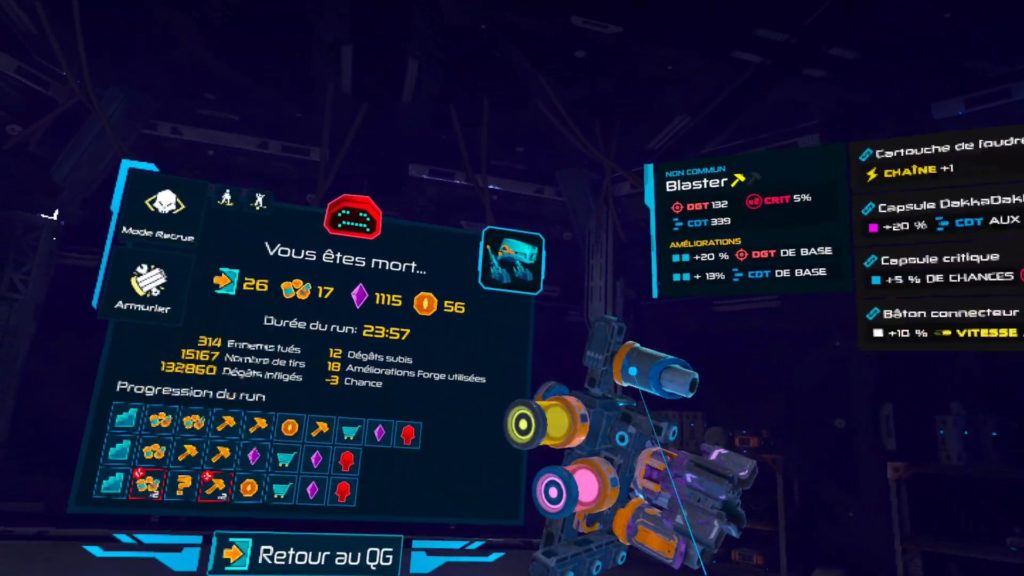Choose the Capsule DakkaDakka attachment
The width and height of the screenshot is (1024, 576).
tap(940, 213)
